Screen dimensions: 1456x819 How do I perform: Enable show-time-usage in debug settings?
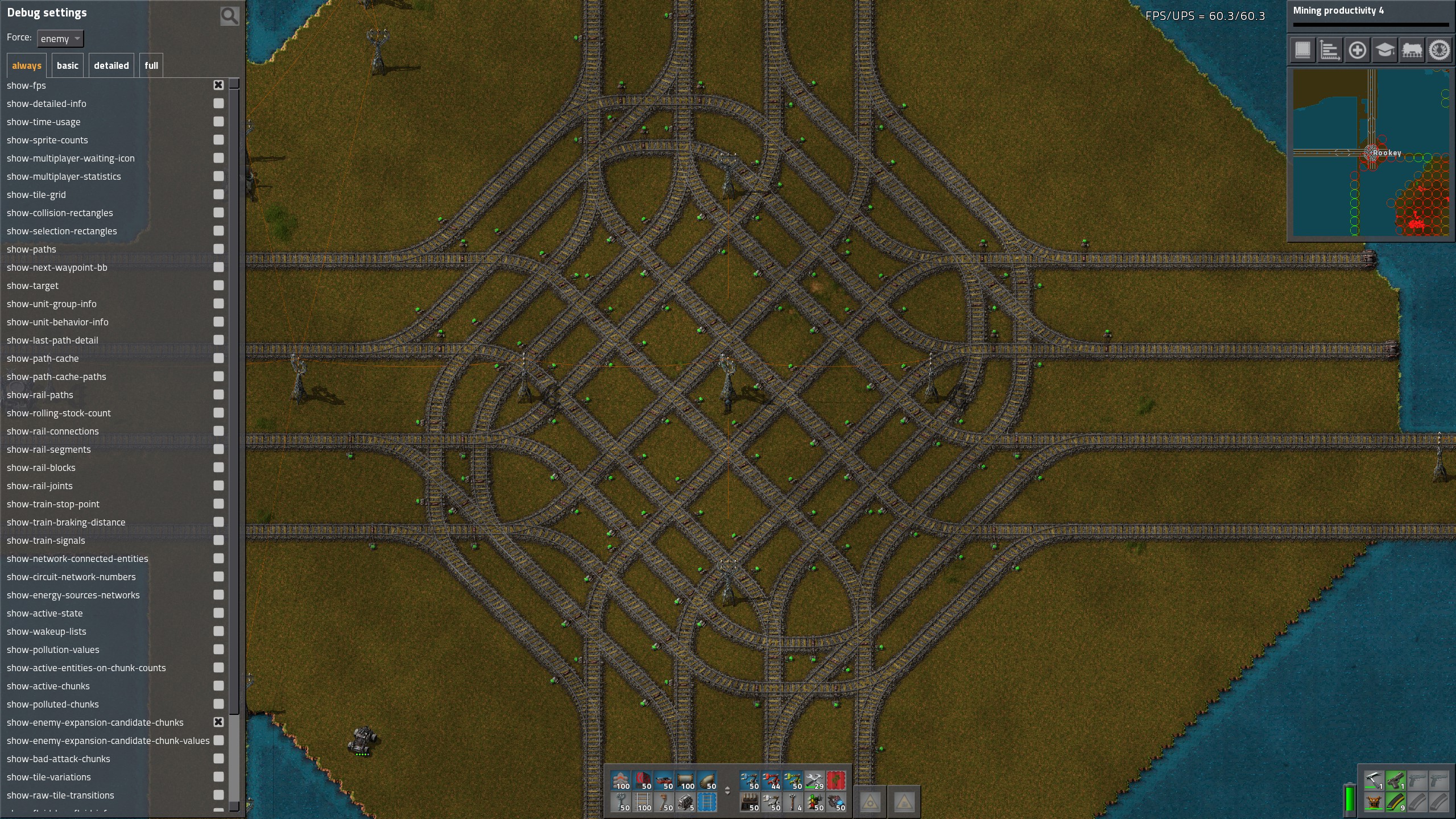[x=218, y=121]
